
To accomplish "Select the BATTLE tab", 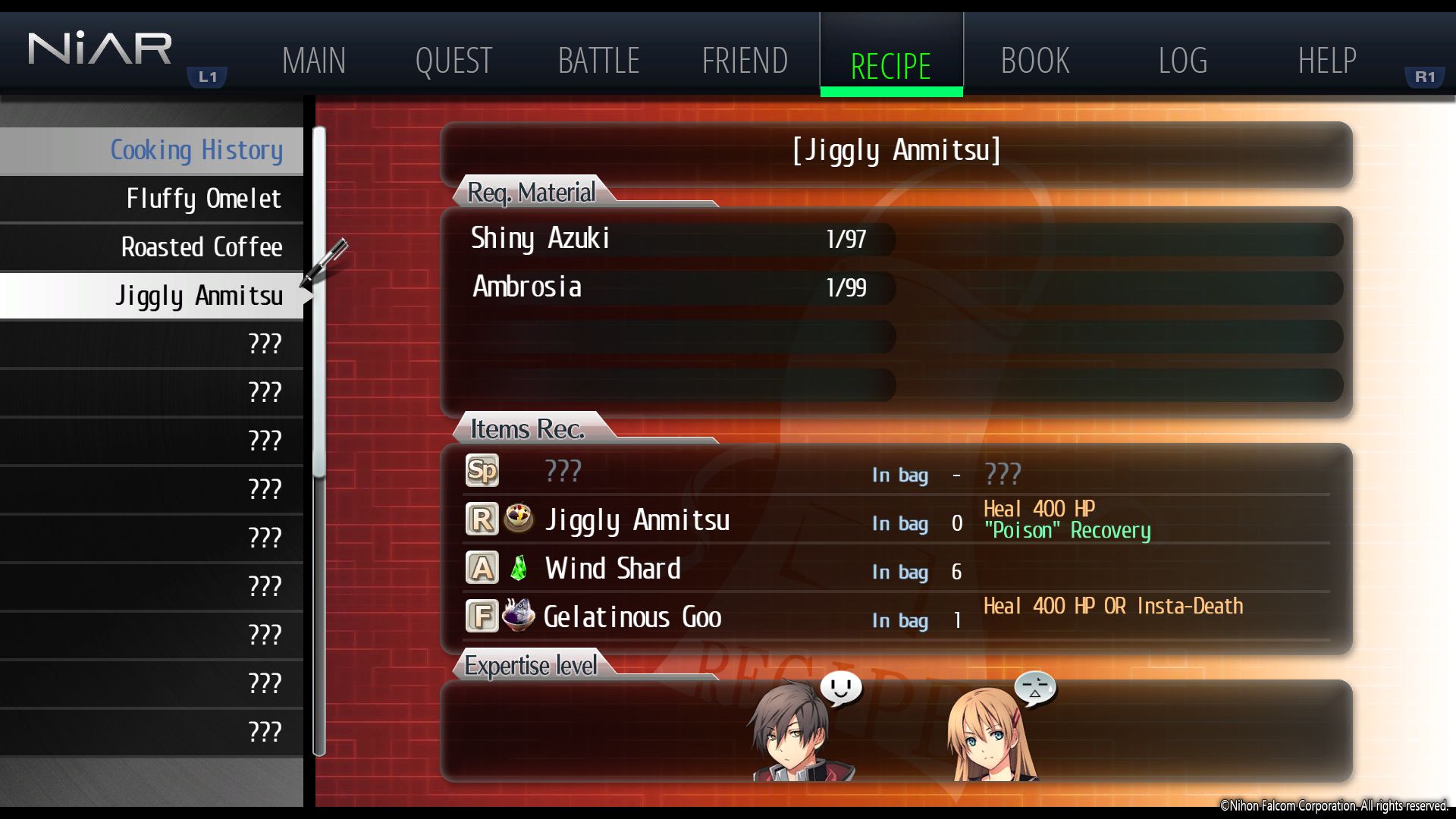I will coord(598,61).
